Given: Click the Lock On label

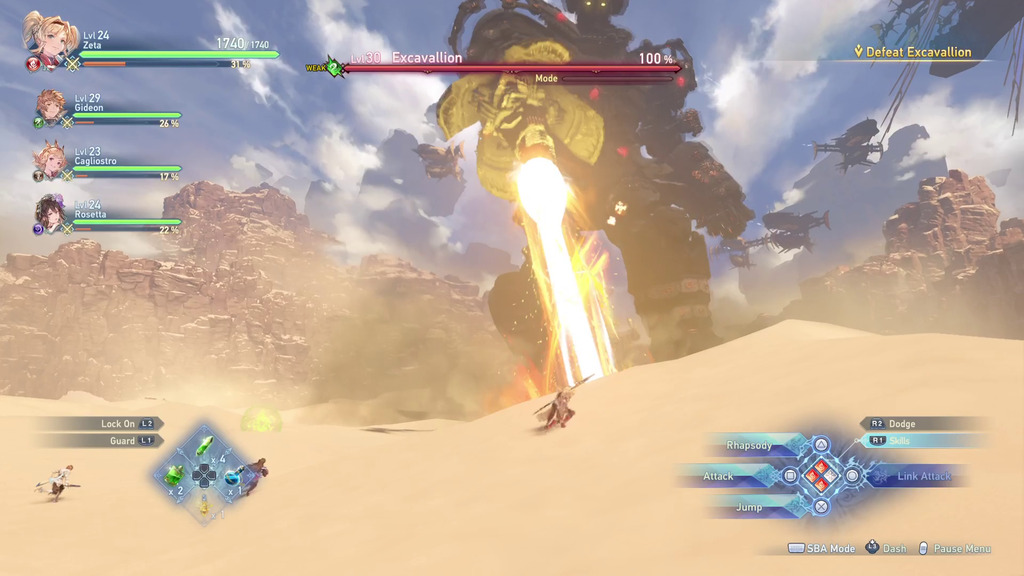Looking at the screenshot, I should (118, 424).
